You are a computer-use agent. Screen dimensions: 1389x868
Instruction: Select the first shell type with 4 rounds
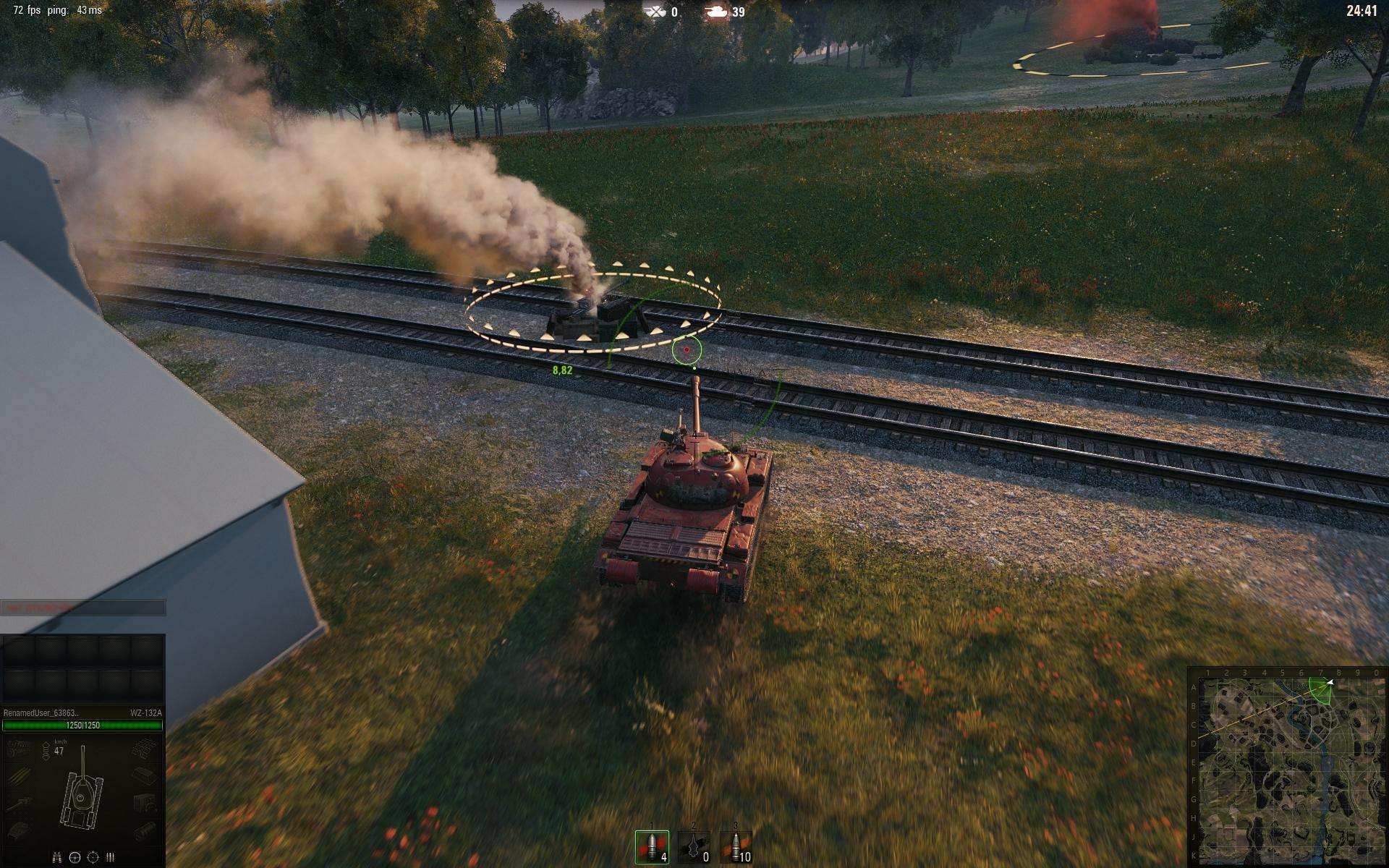click(x=651, y=848)
